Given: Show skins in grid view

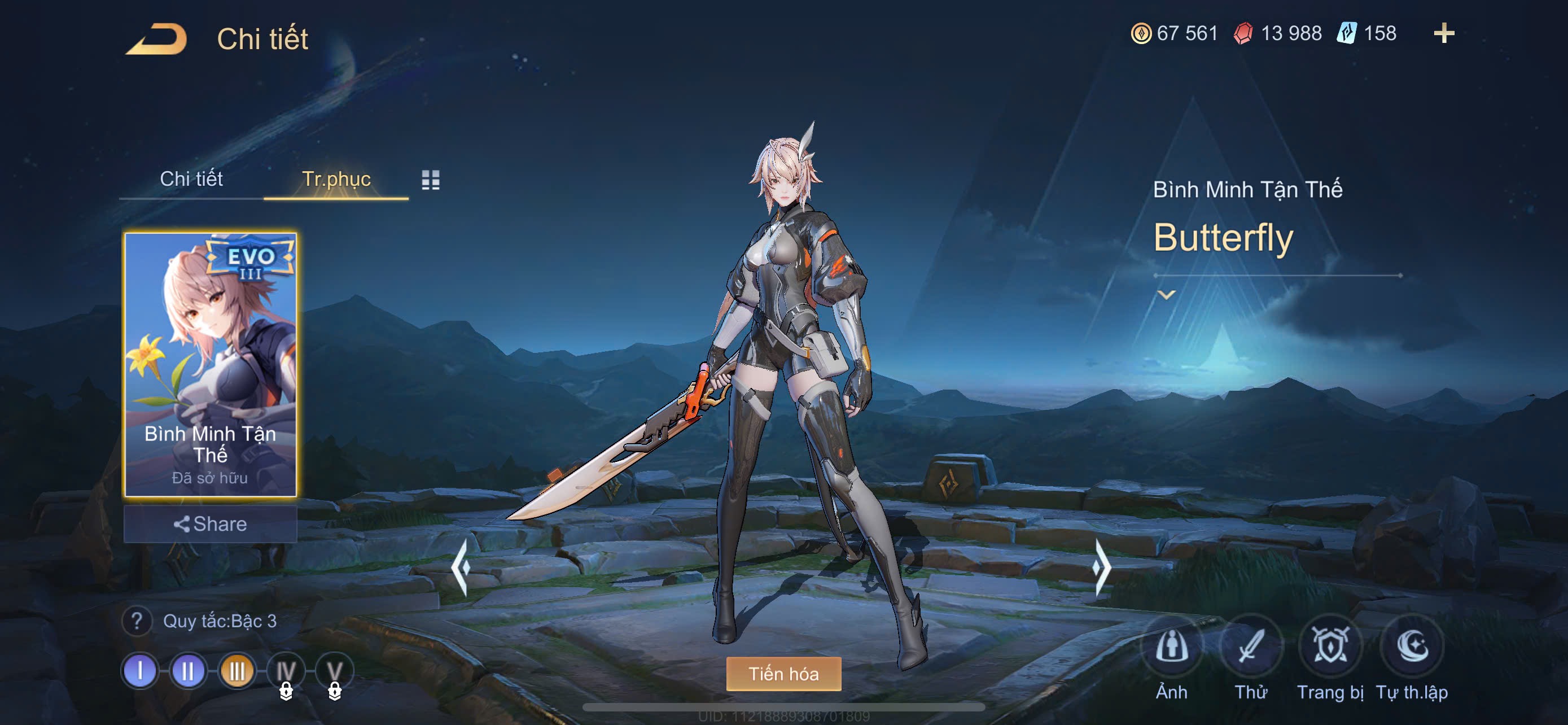Looking at the screenshot, I should coord(430,180).
